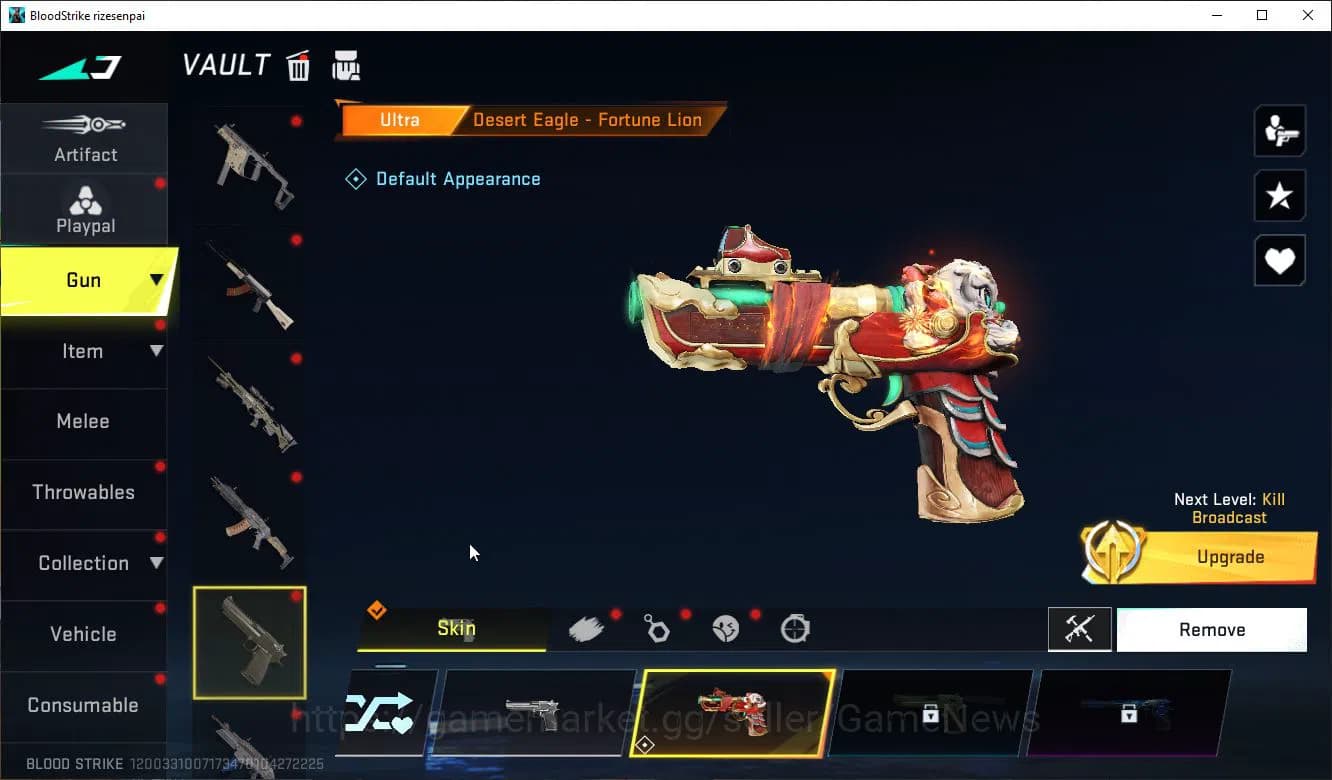Click the crossed-weapons inspect icon beside Remove
1332x780 pixels.
[1080, 629]
